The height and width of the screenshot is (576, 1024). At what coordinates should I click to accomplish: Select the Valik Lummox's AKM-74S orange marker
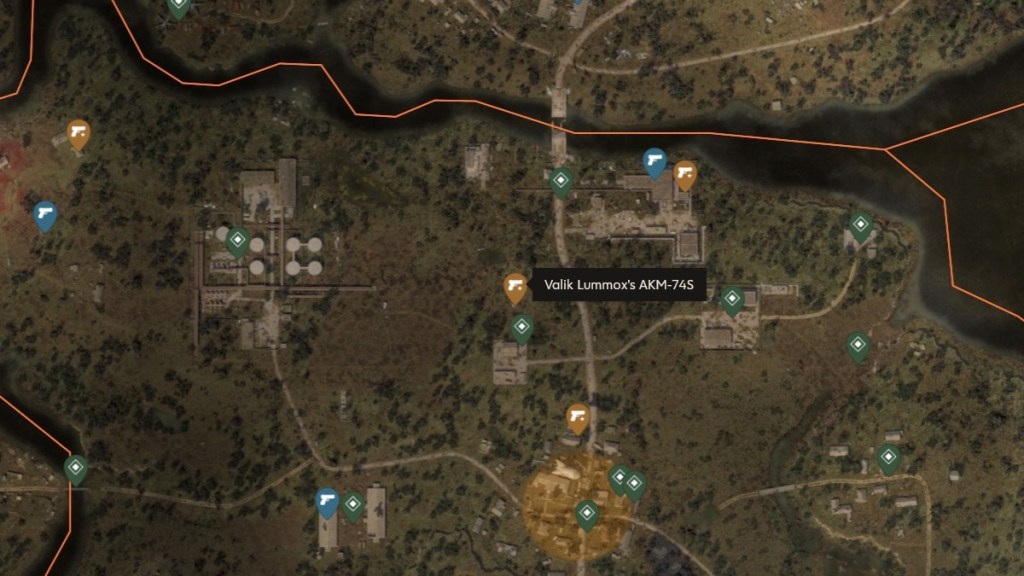pyautogui.click(x=515, y=288)
